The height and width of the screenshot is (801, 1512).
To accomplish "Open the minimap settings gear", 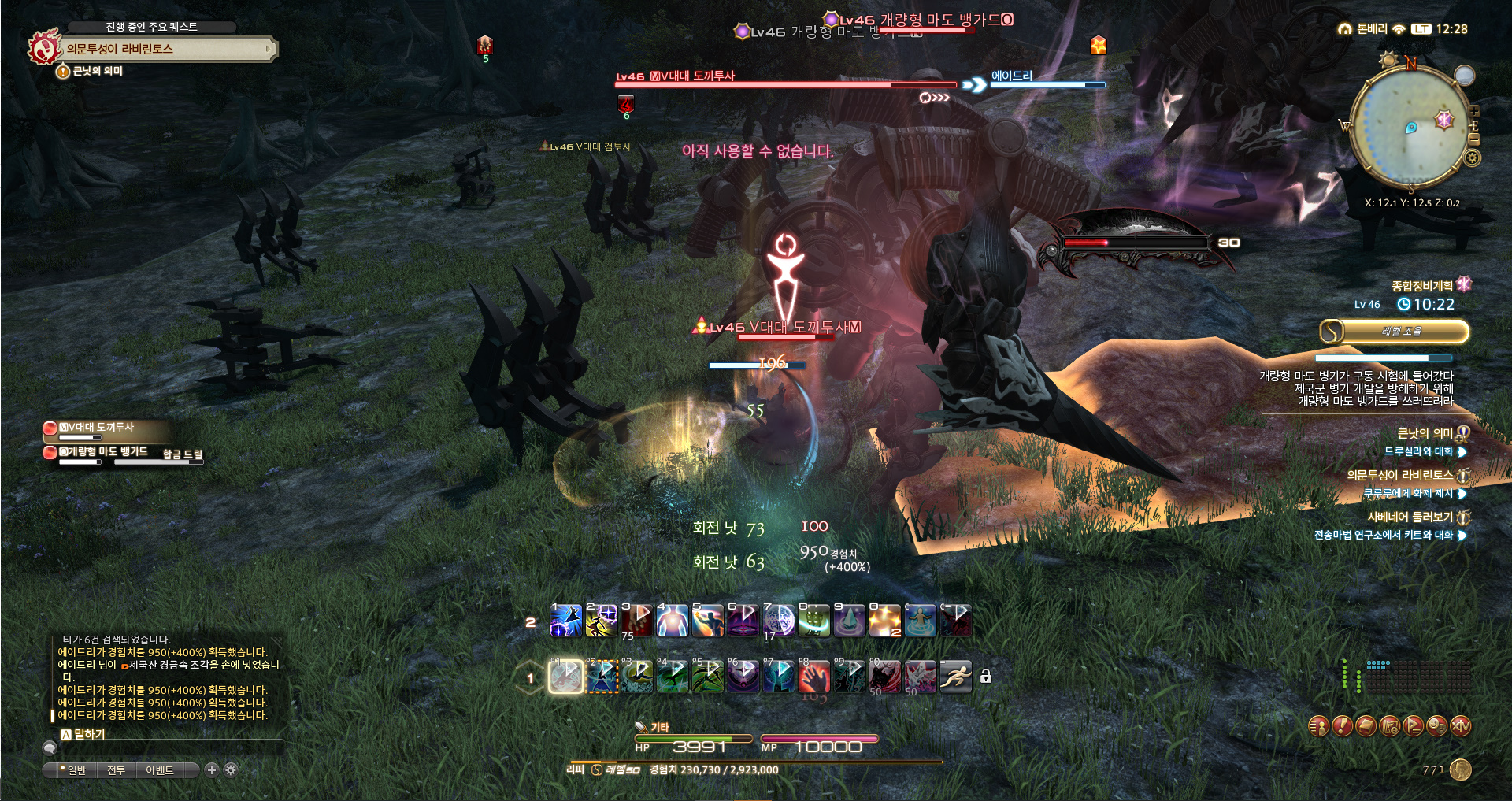I will click(1472, 158).
